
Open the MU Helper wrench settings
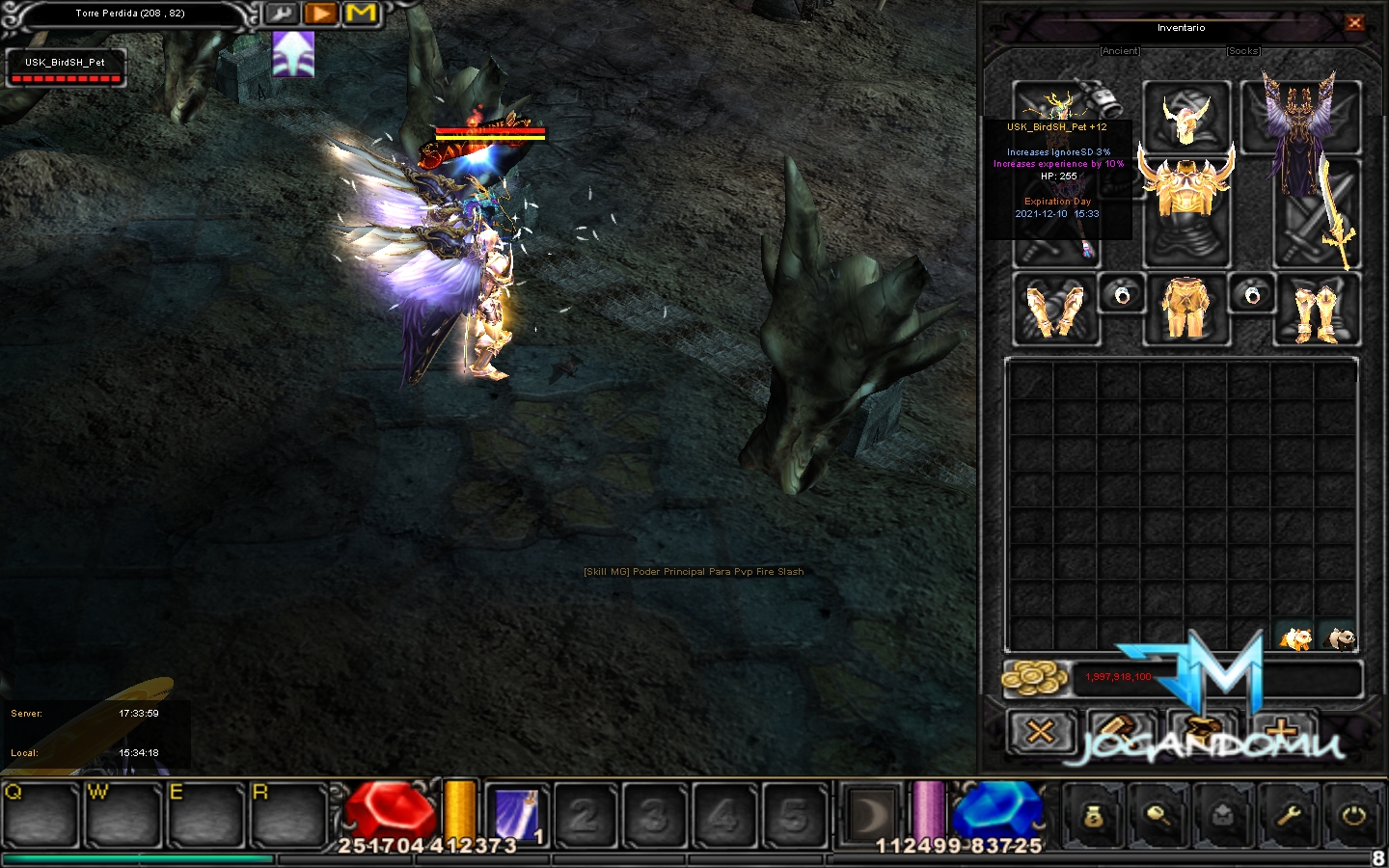click(281, 14)
